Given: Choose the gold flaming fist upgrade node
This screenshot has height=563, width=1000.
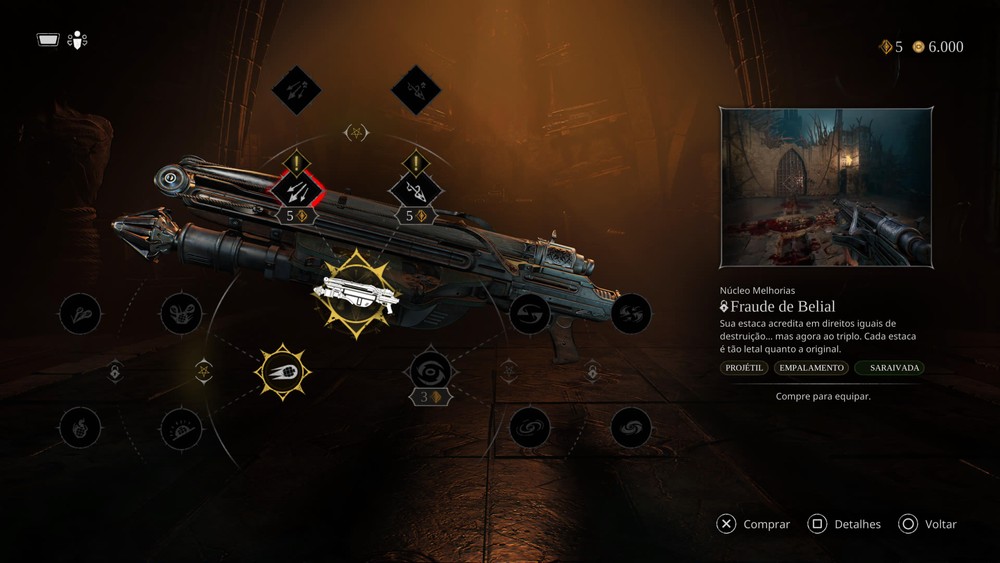Looking at the screenshot, I should pyautogui.click(x=283, y=372).
